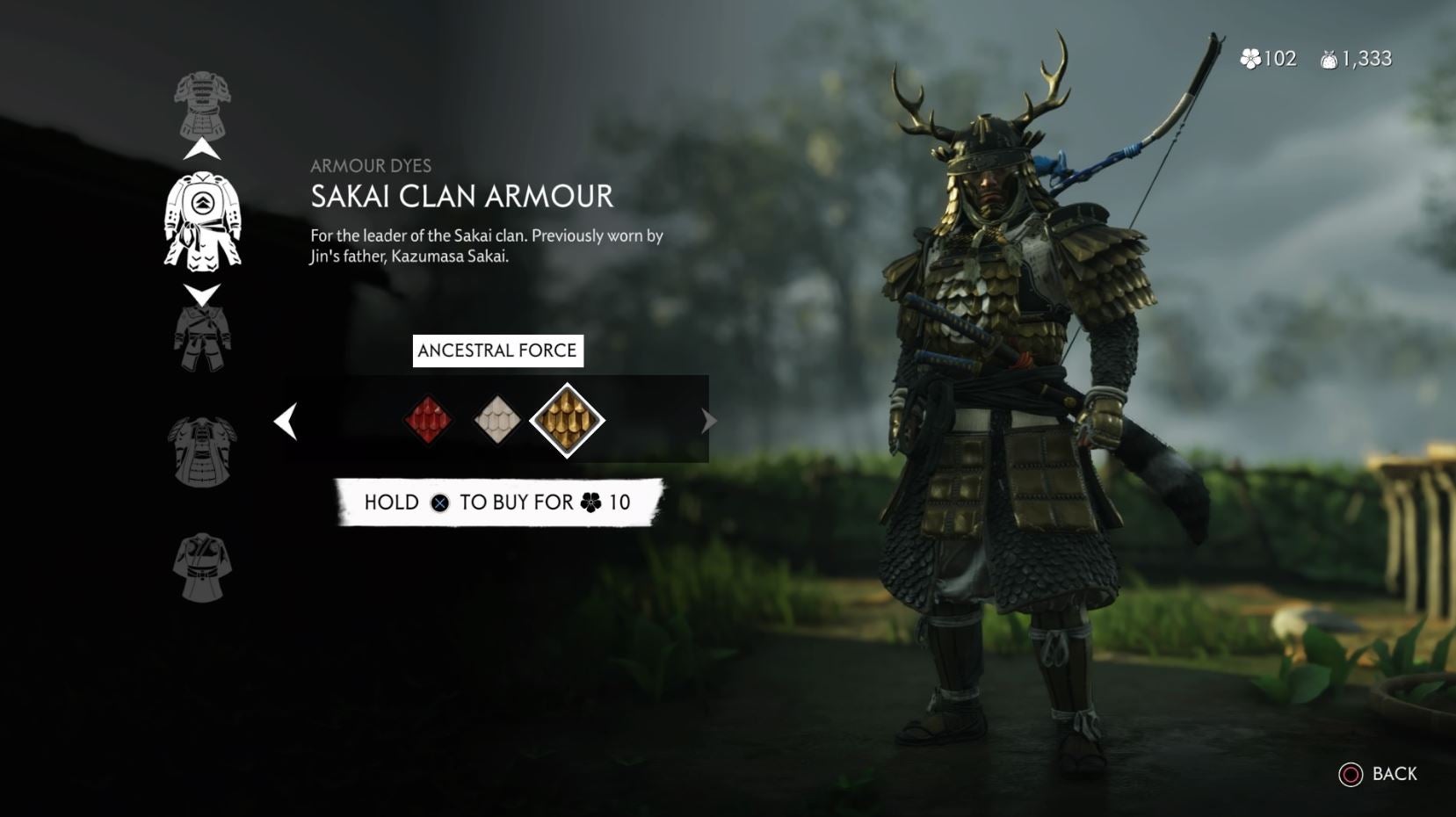The width and height of the screenshot is (1456, 817).
Task: Select the Ancestral Force label
Action: [498, 350]
